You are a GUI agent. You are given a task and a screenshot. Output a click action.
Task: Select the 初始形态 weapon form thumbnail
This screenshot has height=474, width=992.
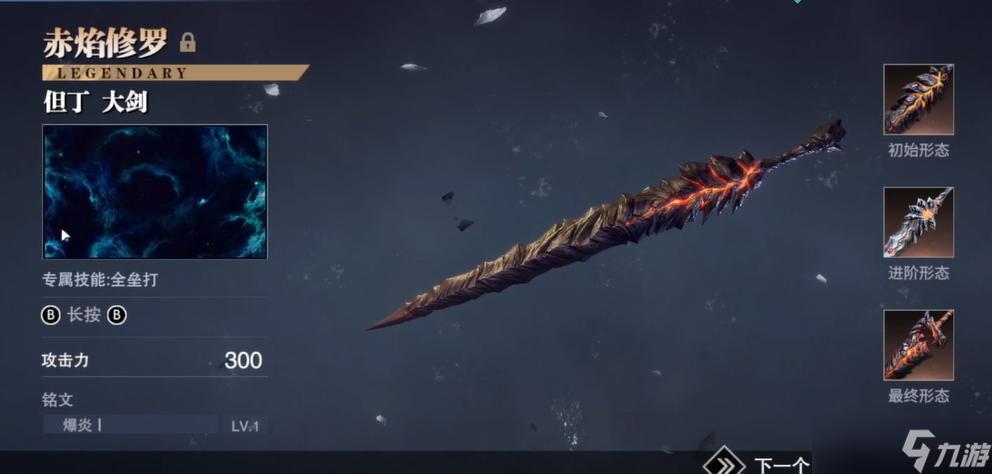coord(918,99)
